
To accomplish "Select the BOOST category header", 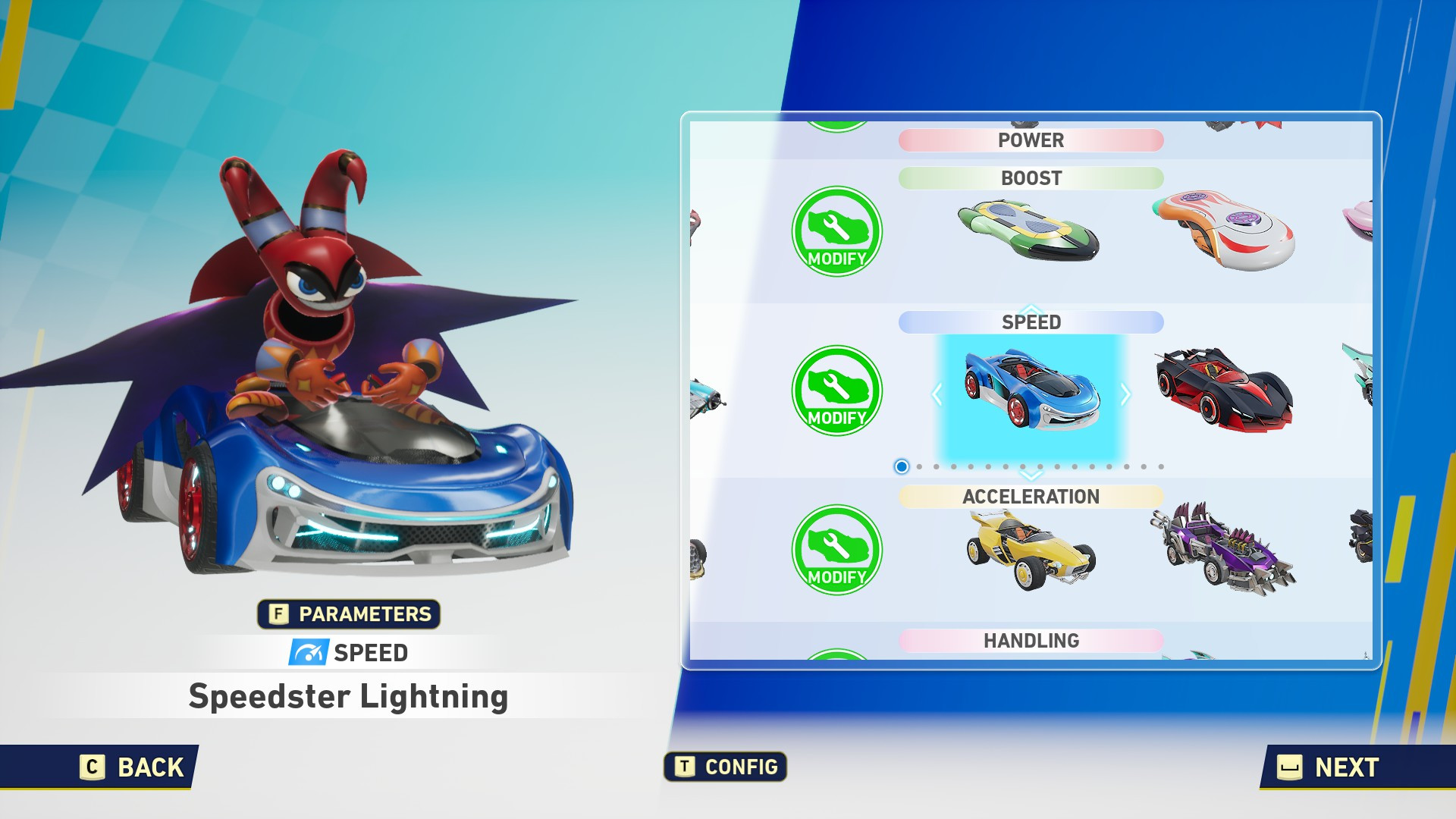I will point(1031,179).
